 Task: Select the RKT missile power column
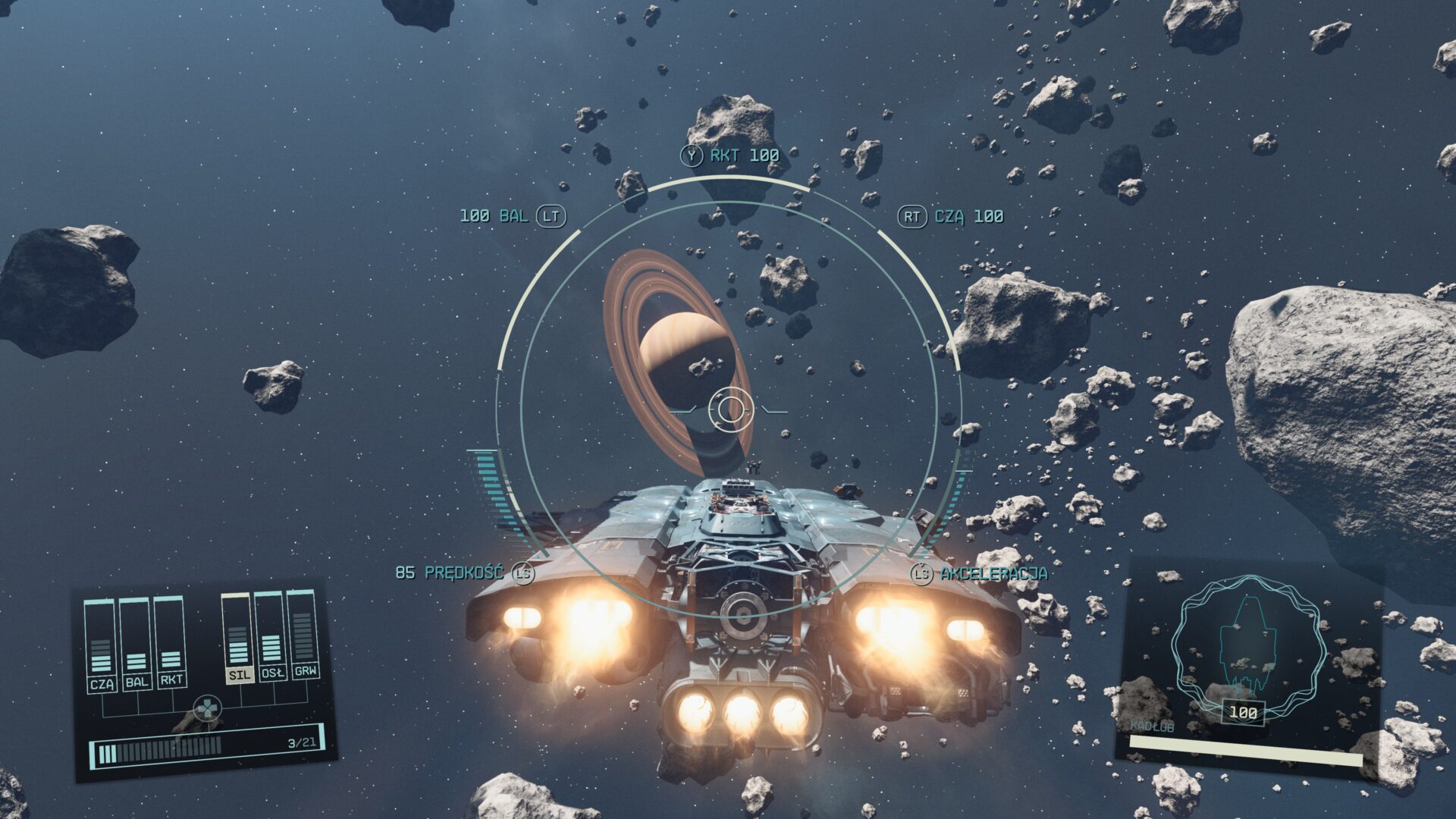coord(171,642)
